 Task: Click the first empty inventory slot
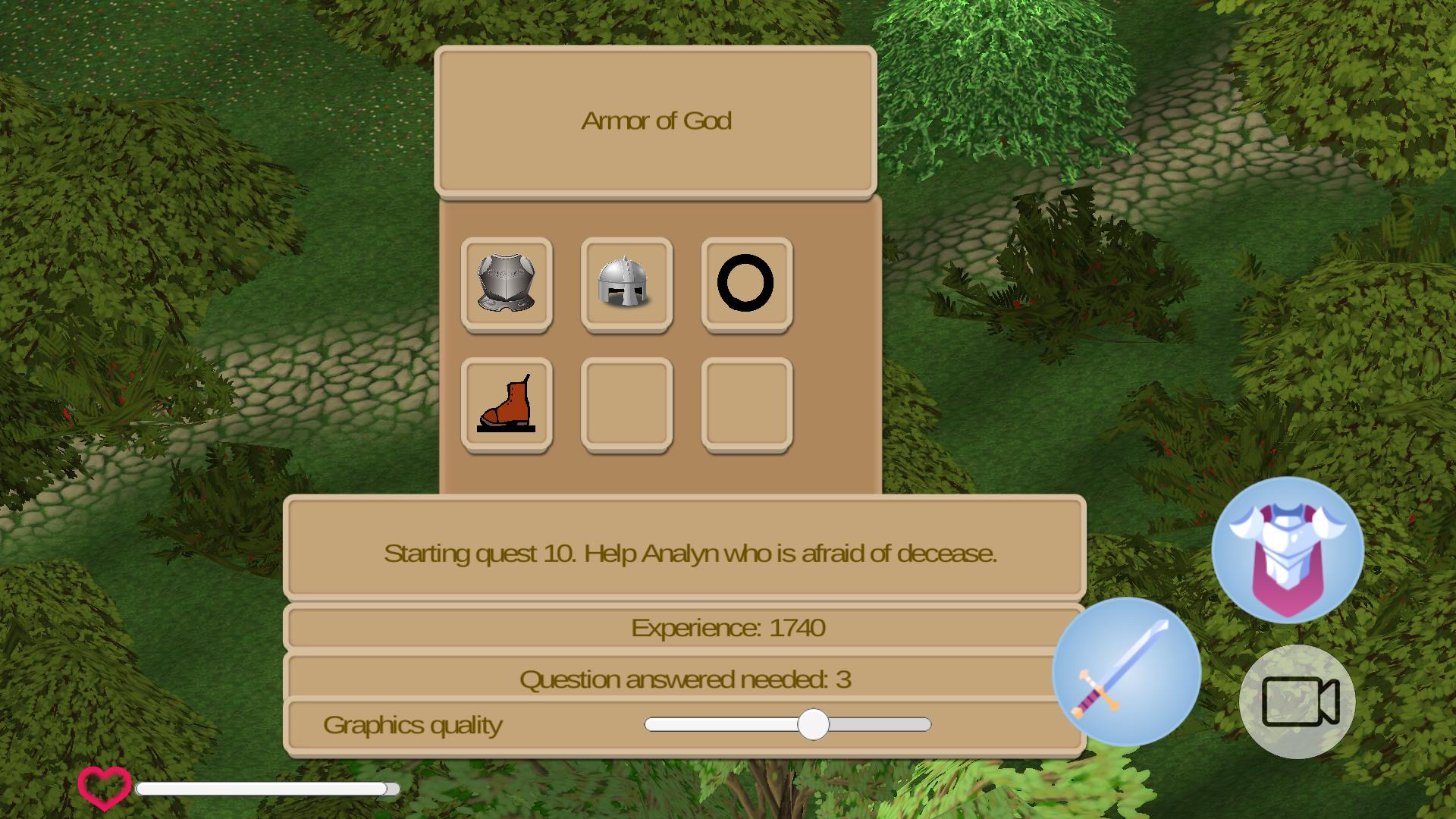pyautogui.click(x=626, y=404)
